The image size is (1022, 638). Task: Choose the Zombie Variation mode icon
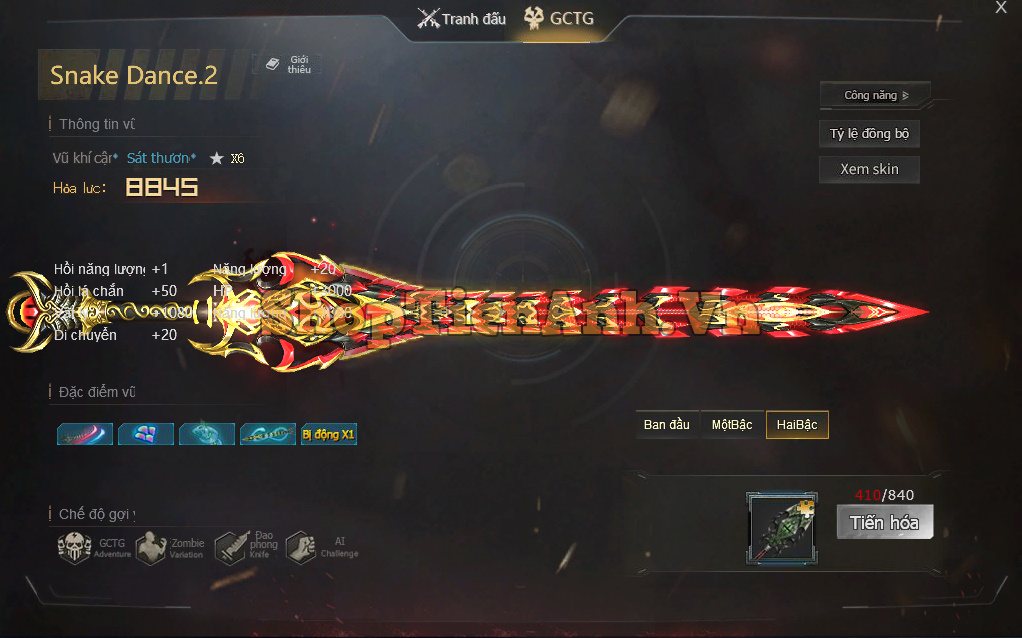pyautogui.click(x=151, y=547)
